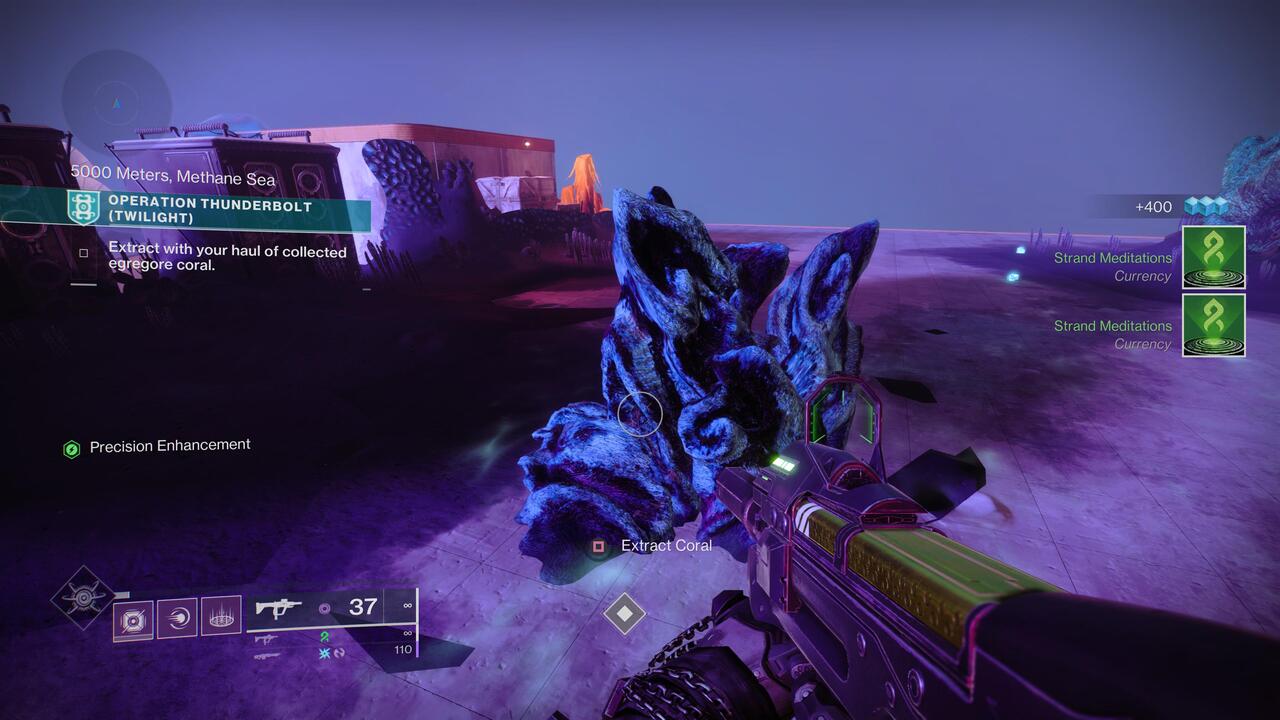Click the circular radar display

click(x=117, y=102)
